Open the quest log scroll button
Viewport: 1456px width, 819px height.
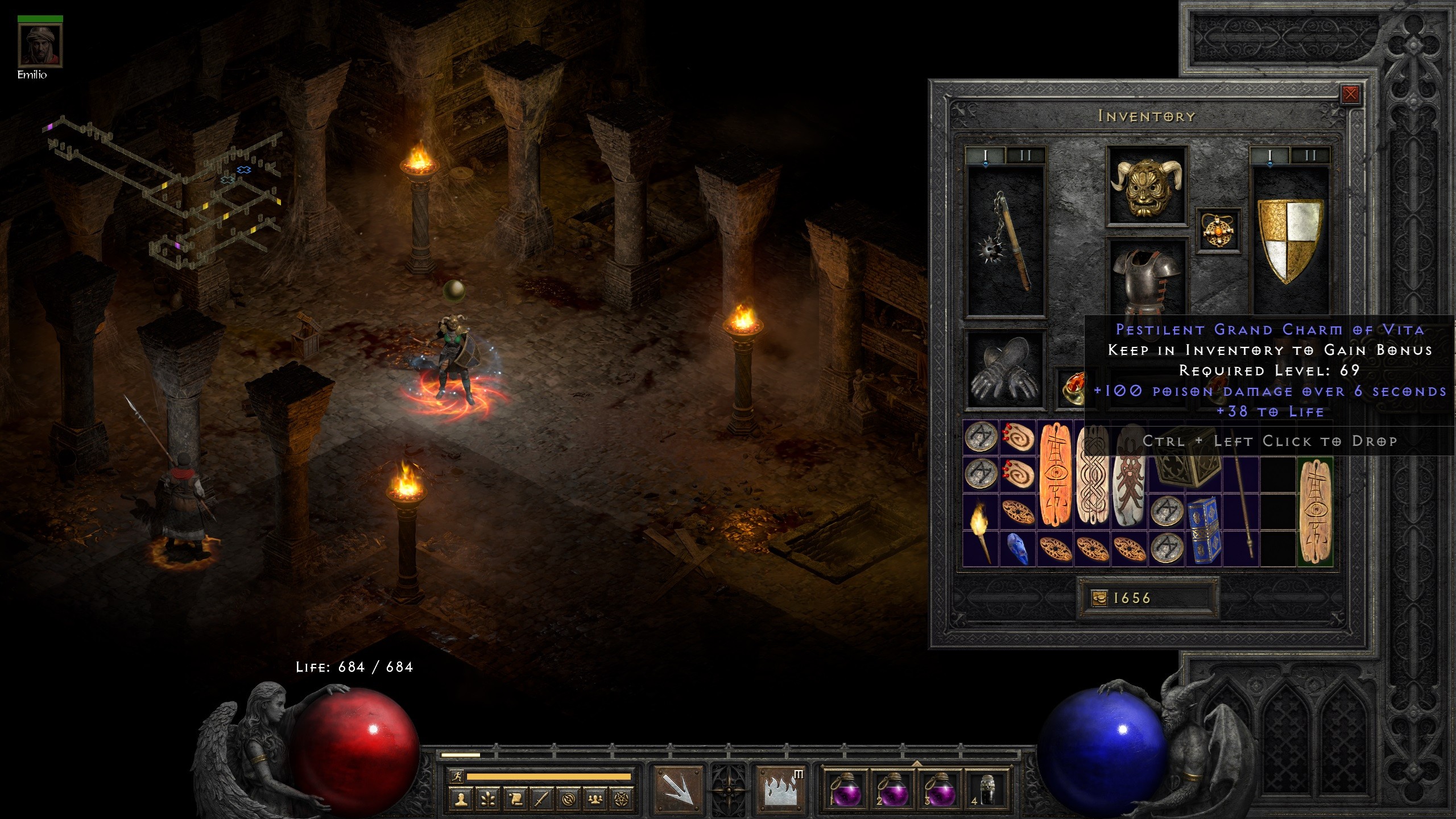click(x=515, y=799)
